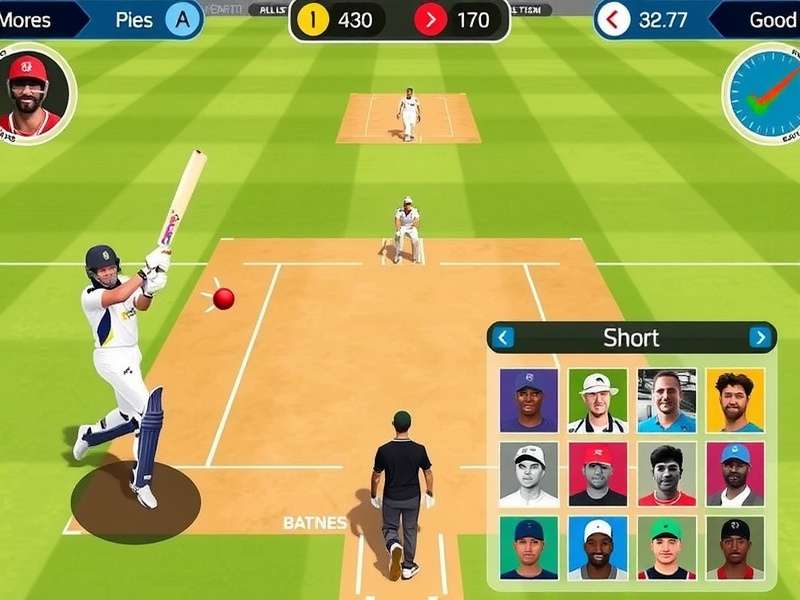
Task: Click the red arrow icon beside 170
Action: [x=431, y=19]
